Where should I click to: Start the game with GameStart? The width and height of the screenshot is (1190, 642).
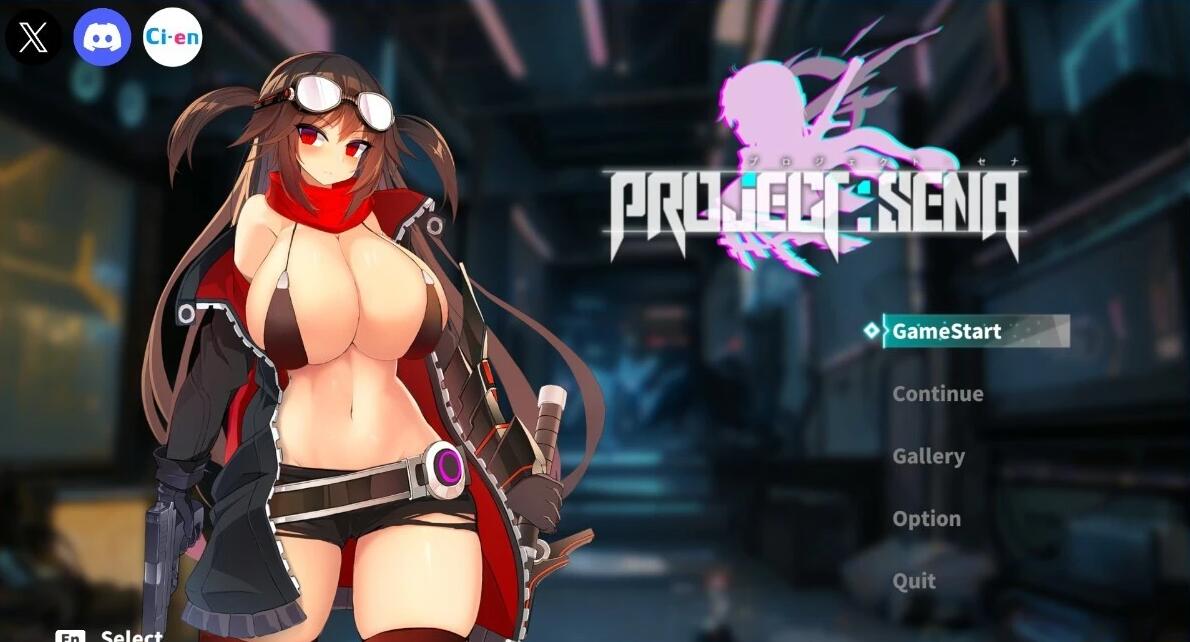coord(946,331)
